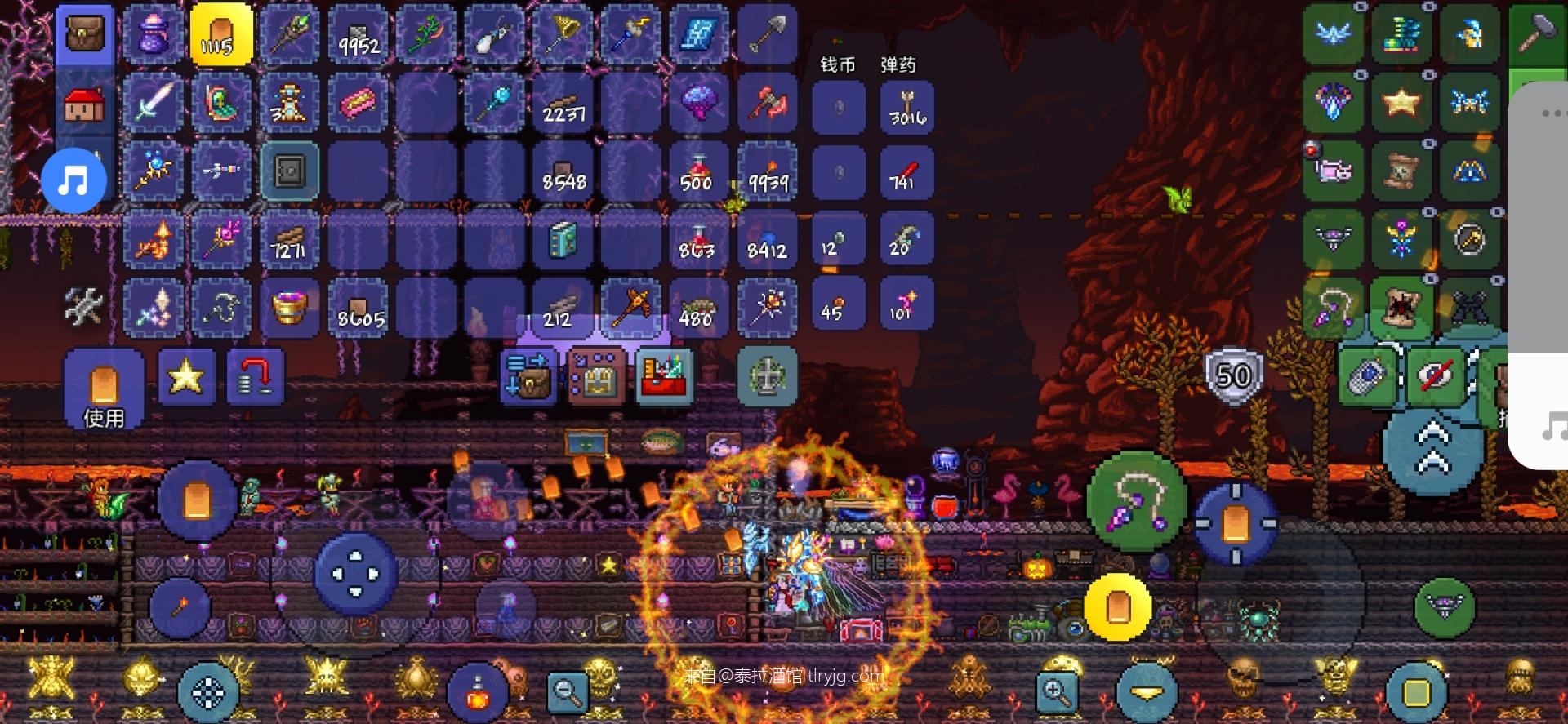Zoom in with the plus magnifier button
Viewport: 1568px width, 724px height.
pyautogui.click(x=1057, y=692)
